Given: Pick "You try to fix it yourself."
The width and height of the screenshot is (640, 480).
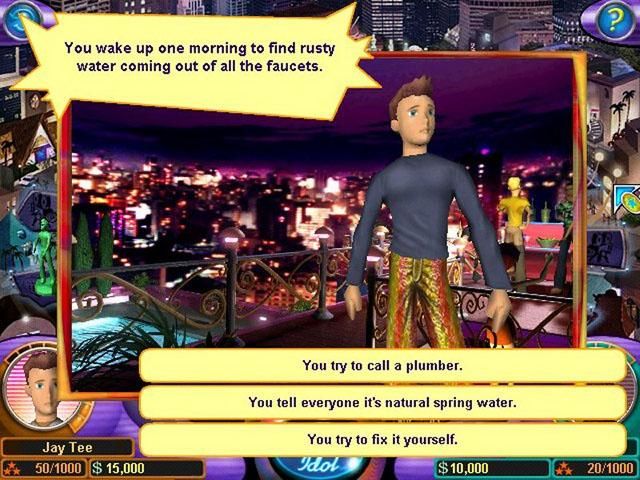Looking at the screenshot, I should pos(382,439).
